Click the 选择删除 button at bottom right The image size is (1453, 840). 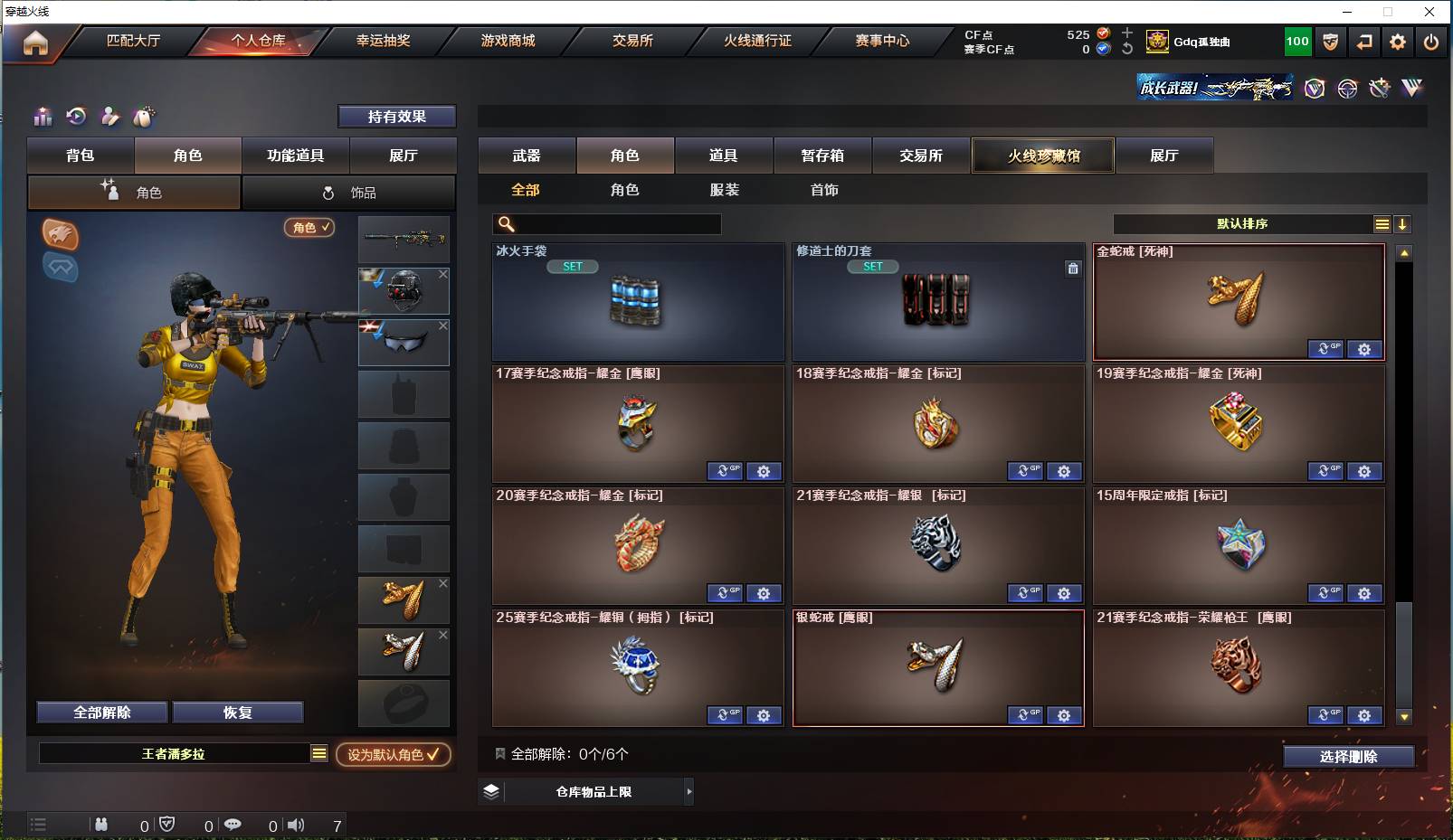[1350, 756]
